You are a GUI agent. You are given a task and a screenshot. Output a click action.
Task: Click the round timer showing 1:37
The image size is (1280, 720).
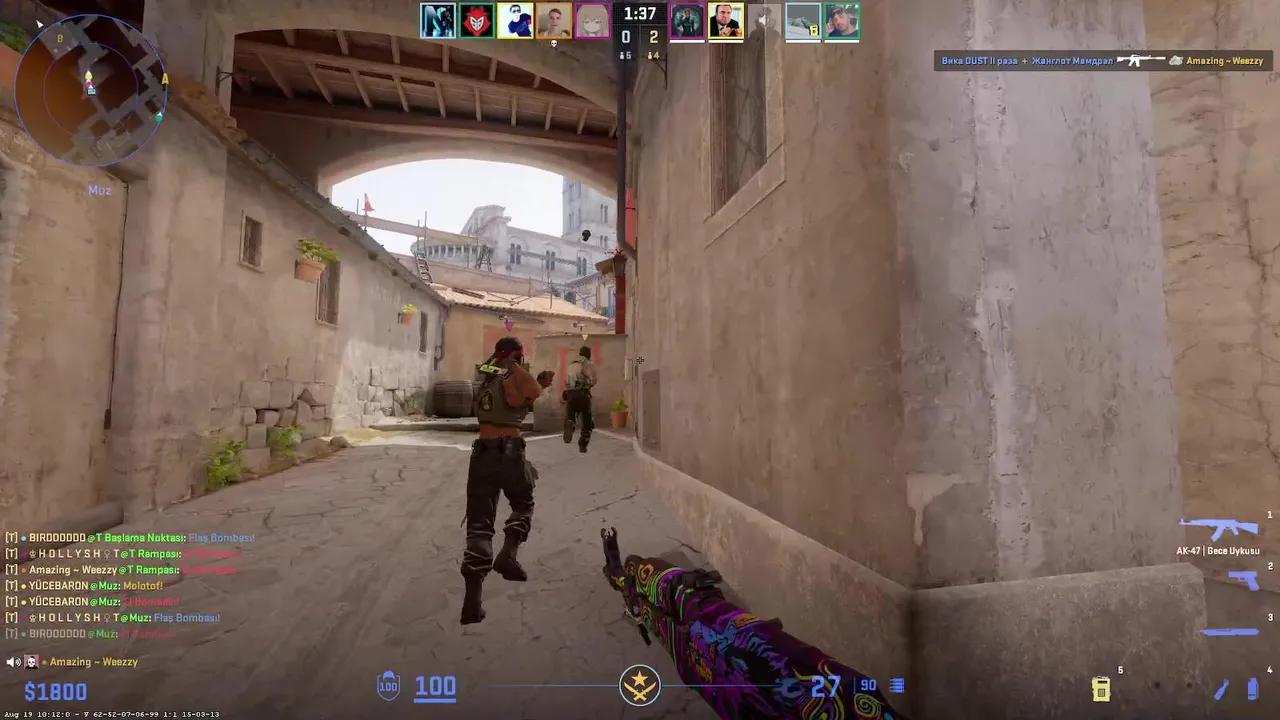click(638, 14)
